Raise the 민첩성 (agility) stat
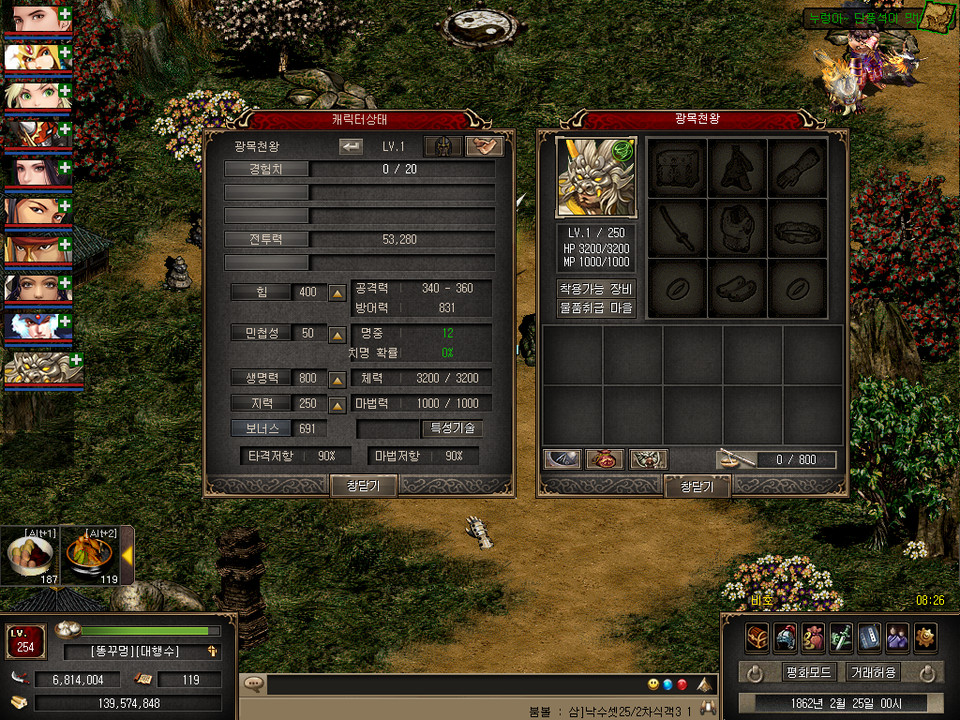 338,333
